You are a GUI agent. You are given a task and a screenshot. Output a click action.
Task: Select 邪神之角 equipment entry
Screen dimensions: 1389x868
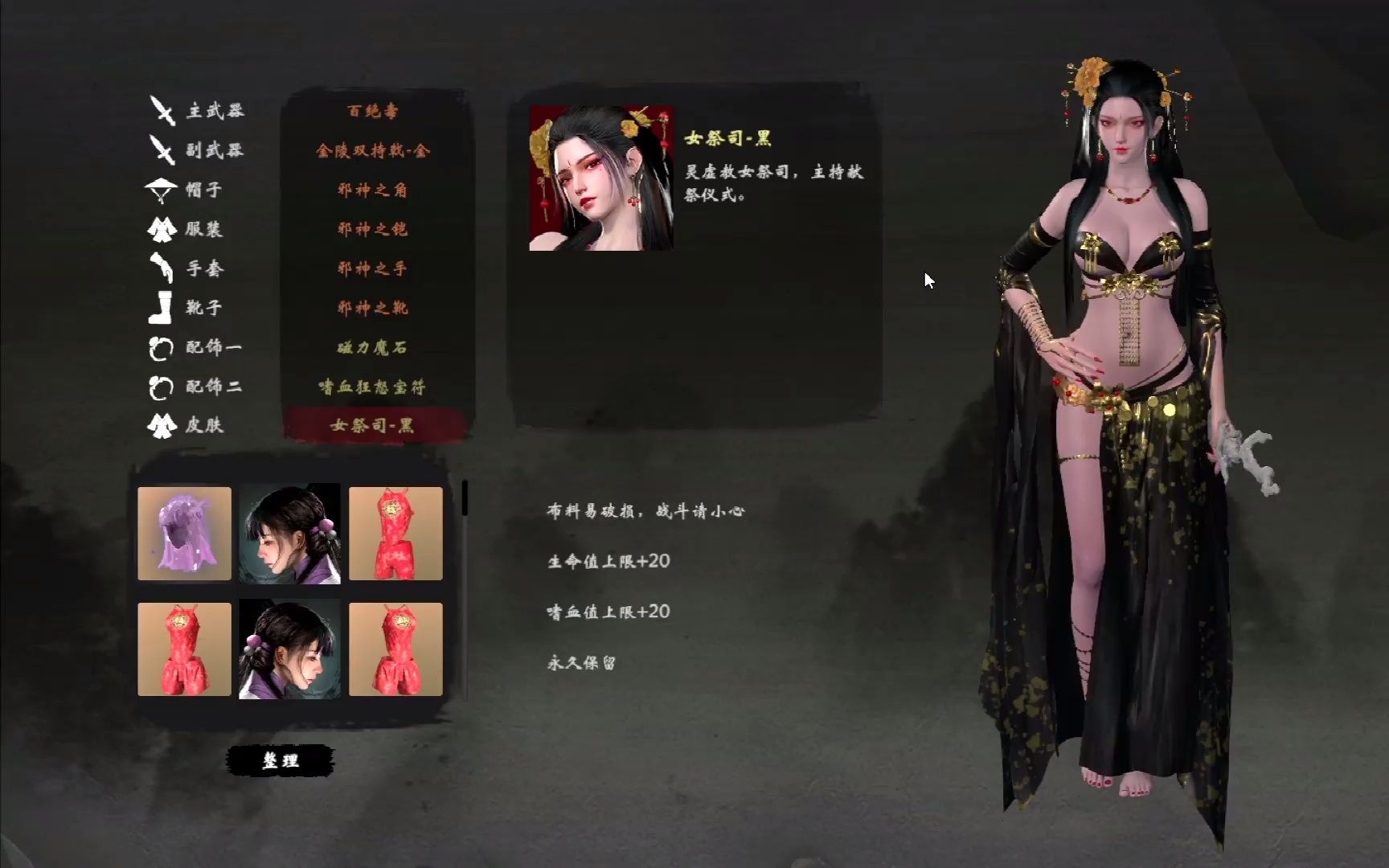(x=375, y=190)
